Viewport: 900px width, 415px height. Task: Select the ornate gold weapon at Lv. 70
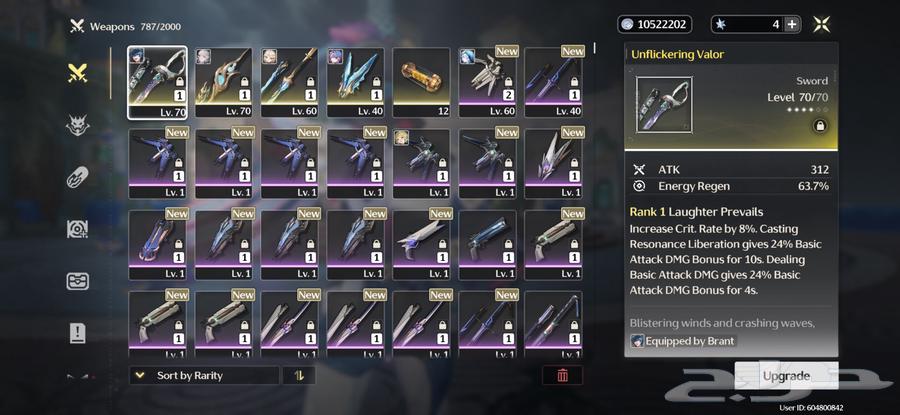click(x=224, y=82)
